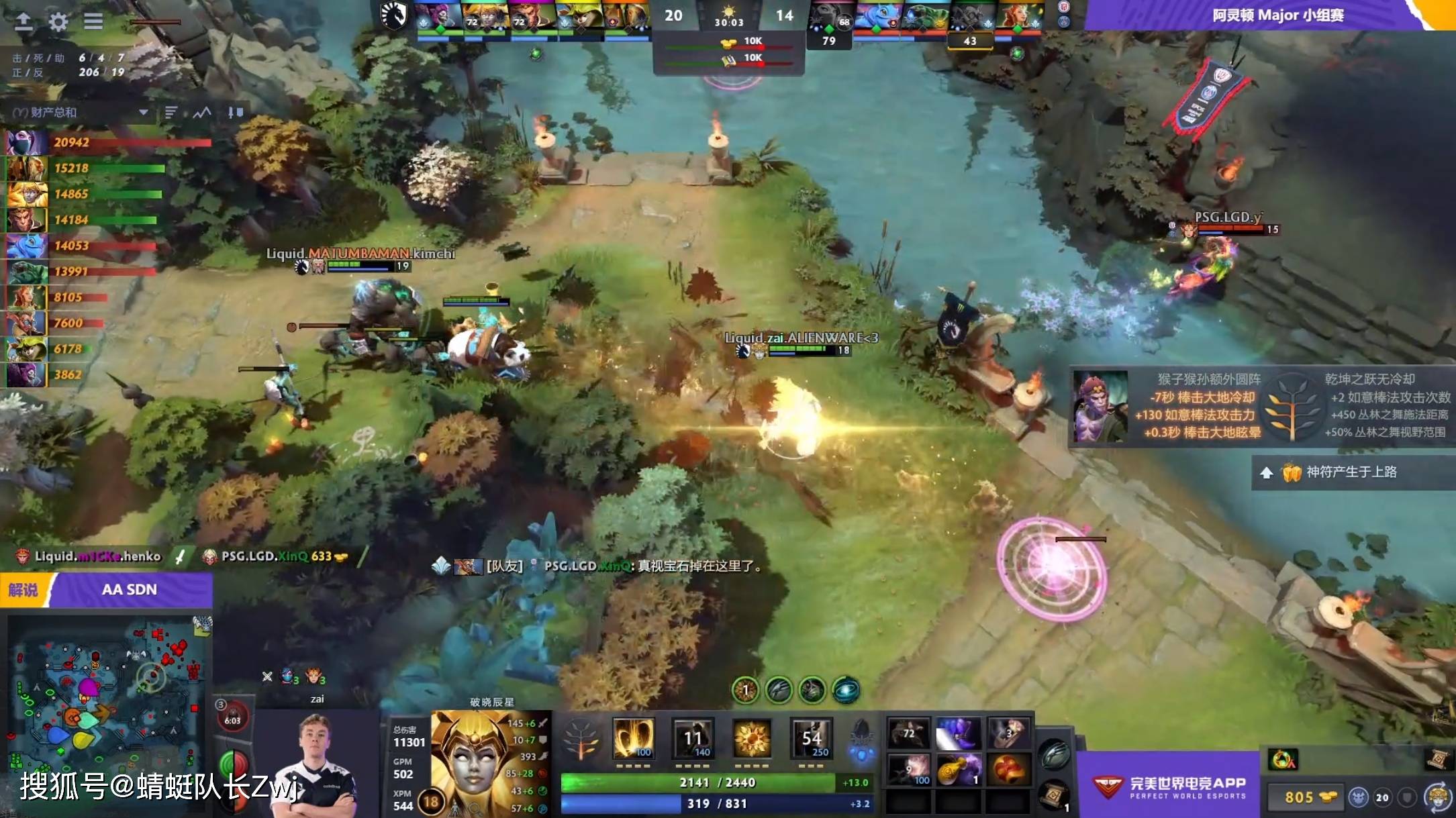The height and width of the screenshot is (818, 1456).
Task: Select the graph/chart stats icon near 财产总和
Action: pos(203,113)
